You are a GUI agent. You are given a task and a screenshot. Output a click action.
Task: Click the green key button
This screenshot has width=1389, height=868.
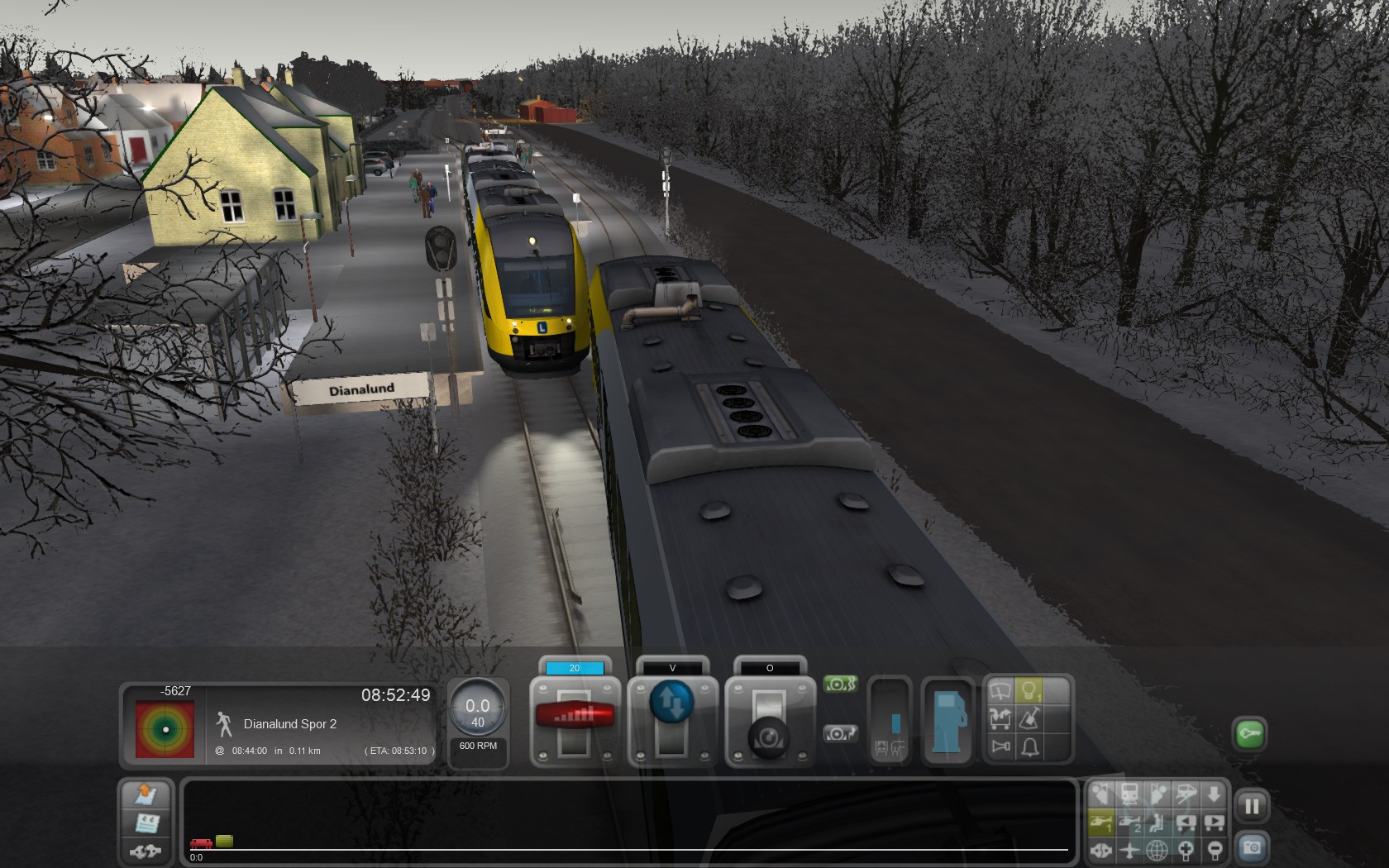click(1249, 733)
